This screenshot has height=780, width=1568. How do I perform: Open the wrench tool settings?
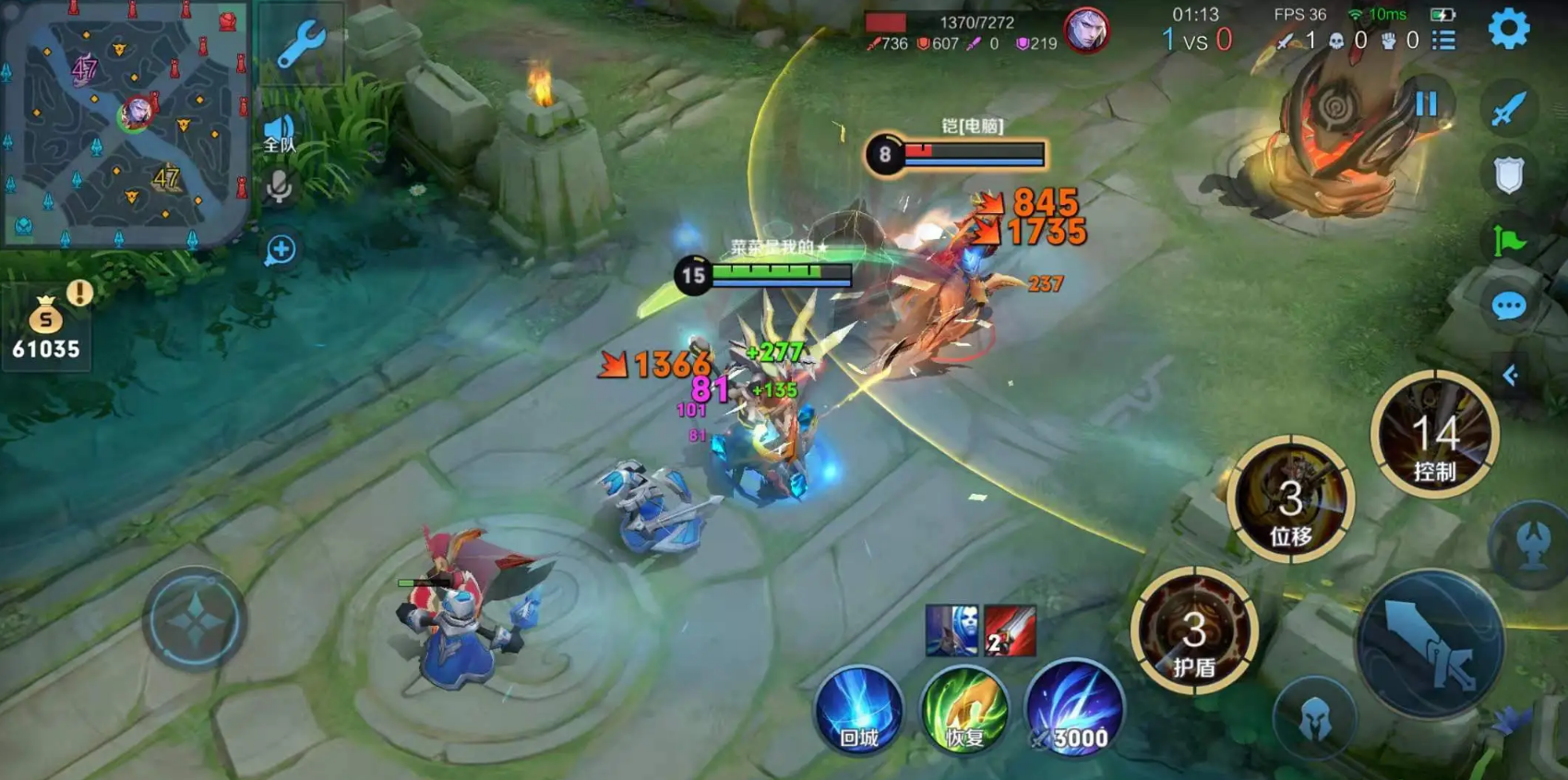coord(301,43)
